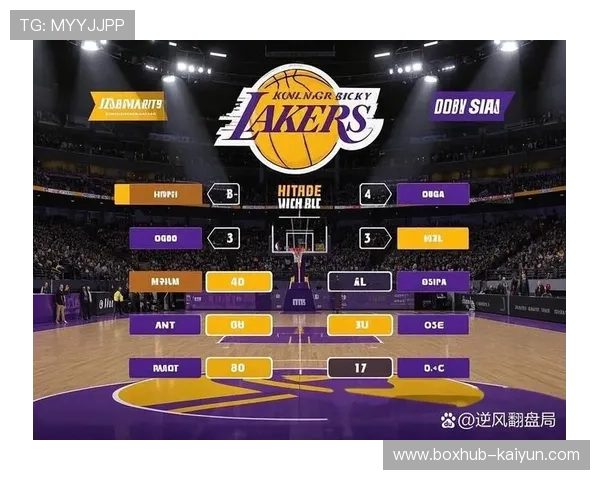Open the boxhub-kaiyun website link

486,455
